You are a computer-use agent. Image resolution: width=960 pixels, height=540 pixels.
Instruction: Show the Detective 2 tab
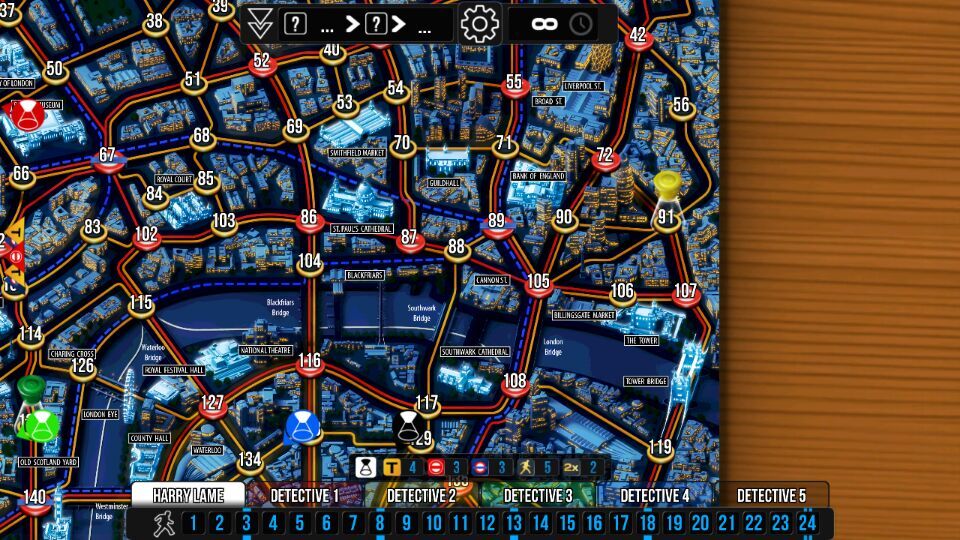tap(421, 495)
